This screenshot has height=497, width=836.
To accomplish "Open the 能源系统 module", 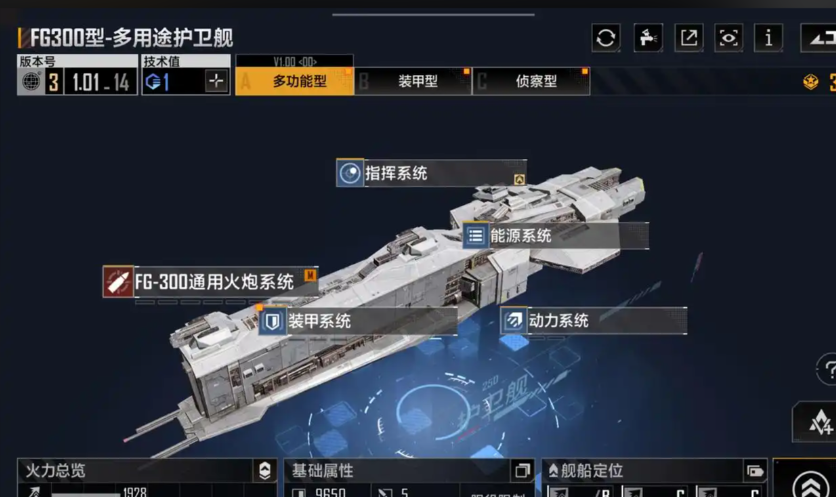I will point(555,236).
